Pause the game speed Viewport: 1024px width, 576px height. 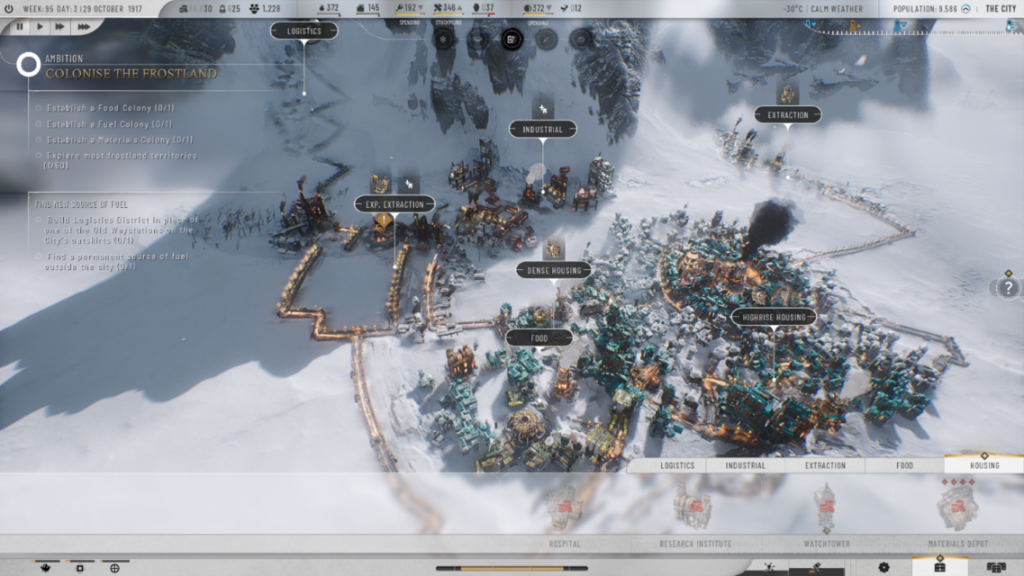[x=20, y=27]
